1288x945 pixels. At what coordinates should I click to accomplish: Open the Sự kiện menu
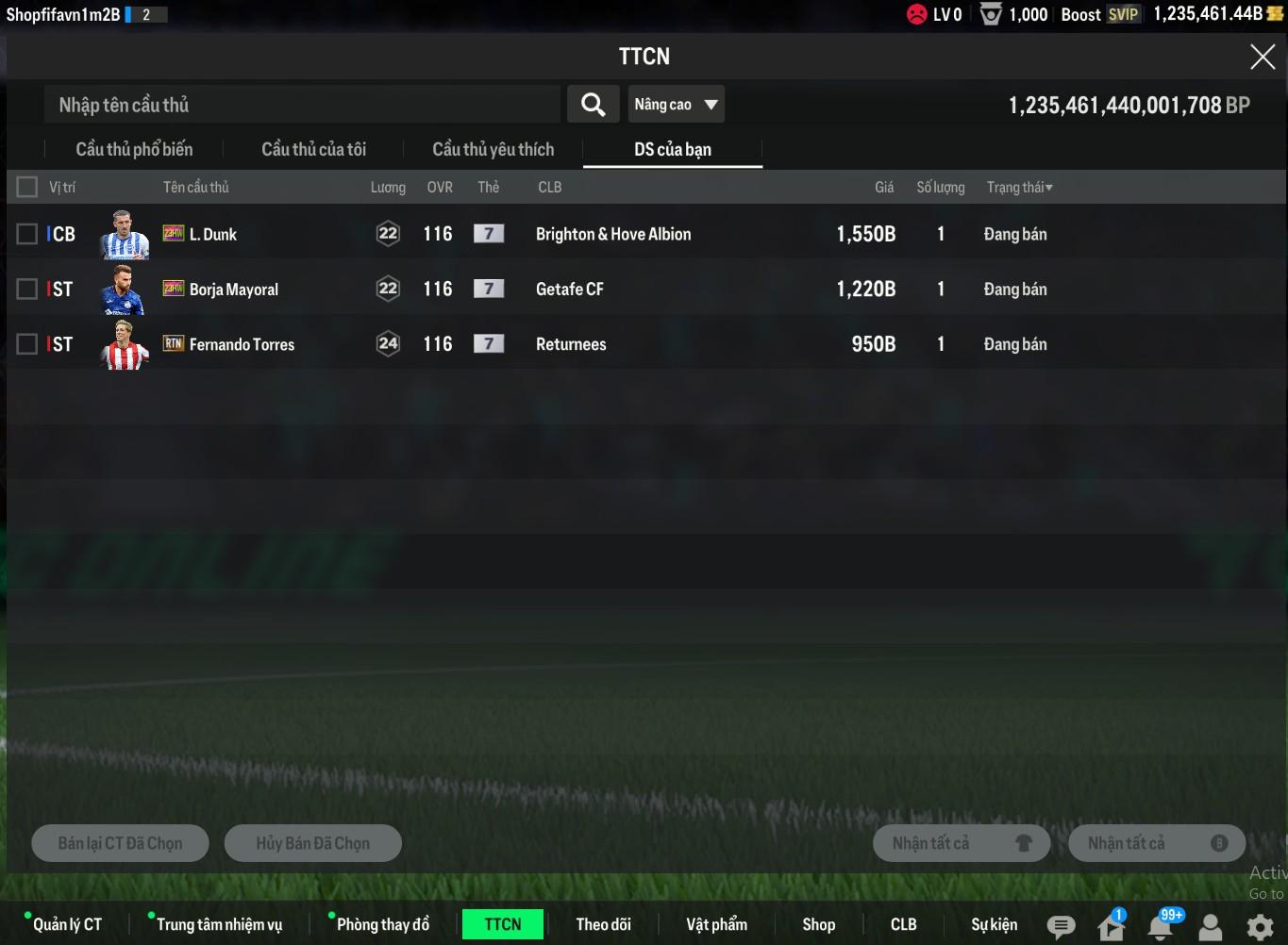(x=994, y=924)
